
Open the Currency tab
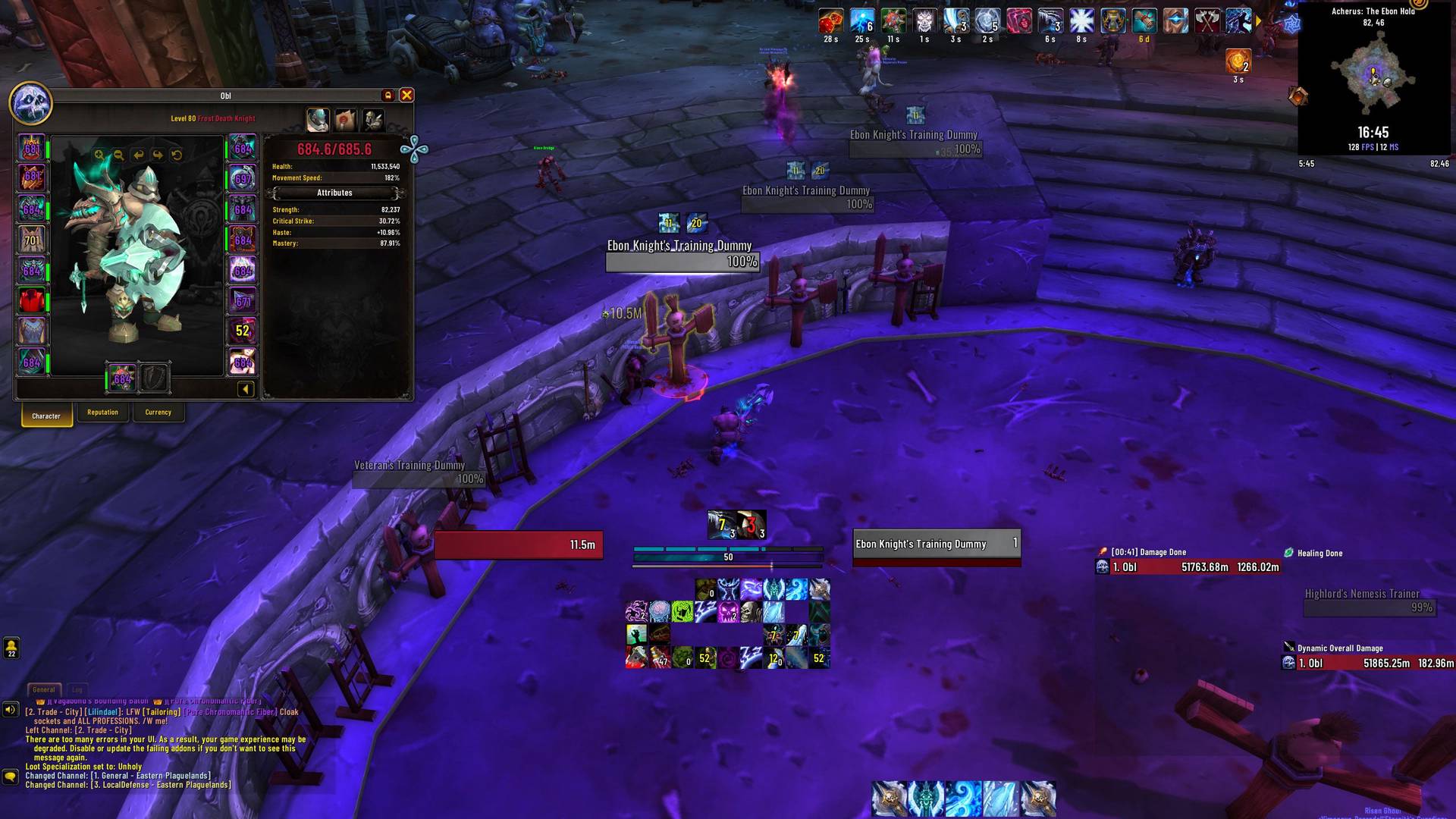point(158,413)
